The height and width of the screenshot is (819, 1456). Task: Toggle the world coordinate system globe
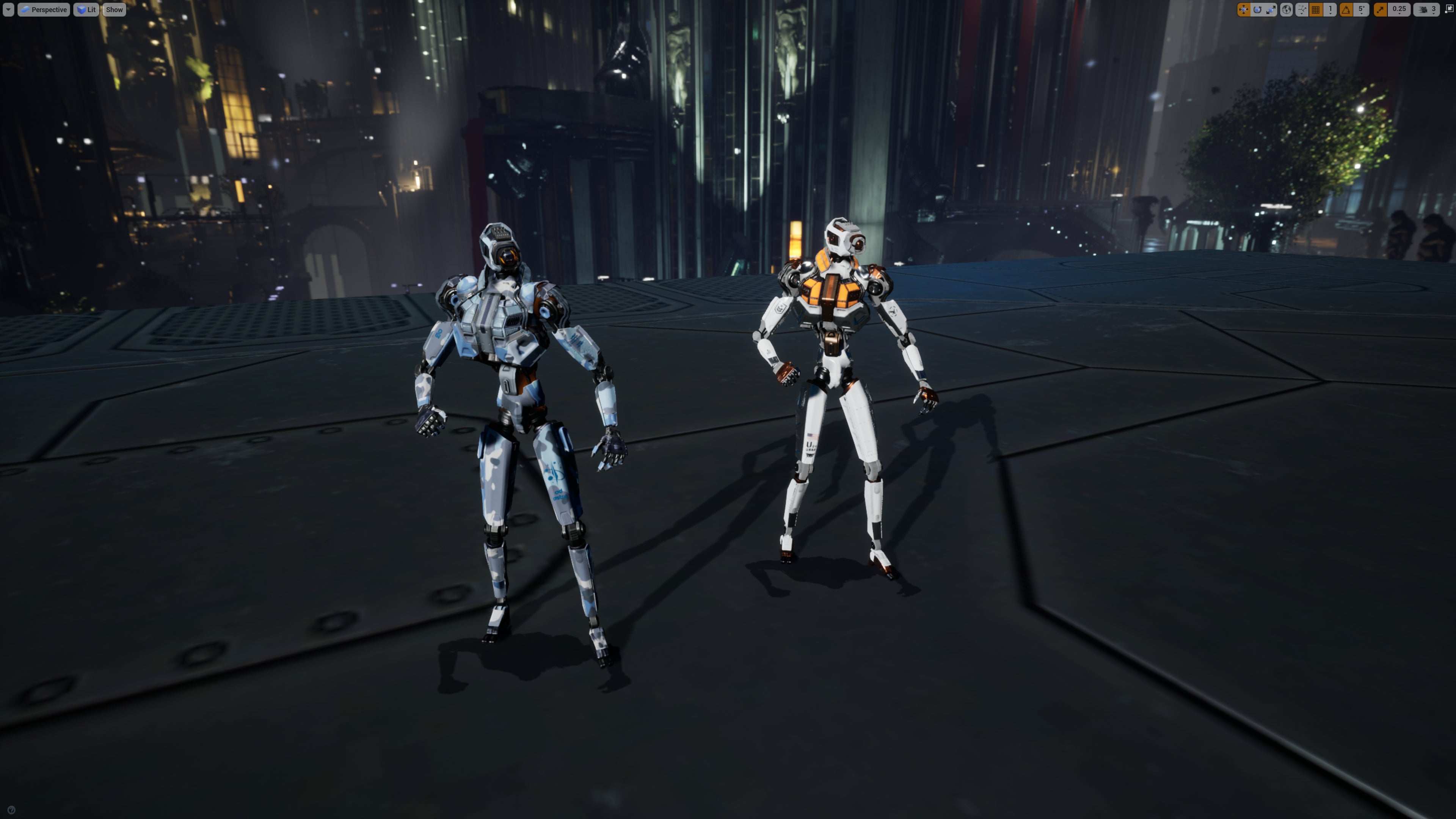point(1286,9)
